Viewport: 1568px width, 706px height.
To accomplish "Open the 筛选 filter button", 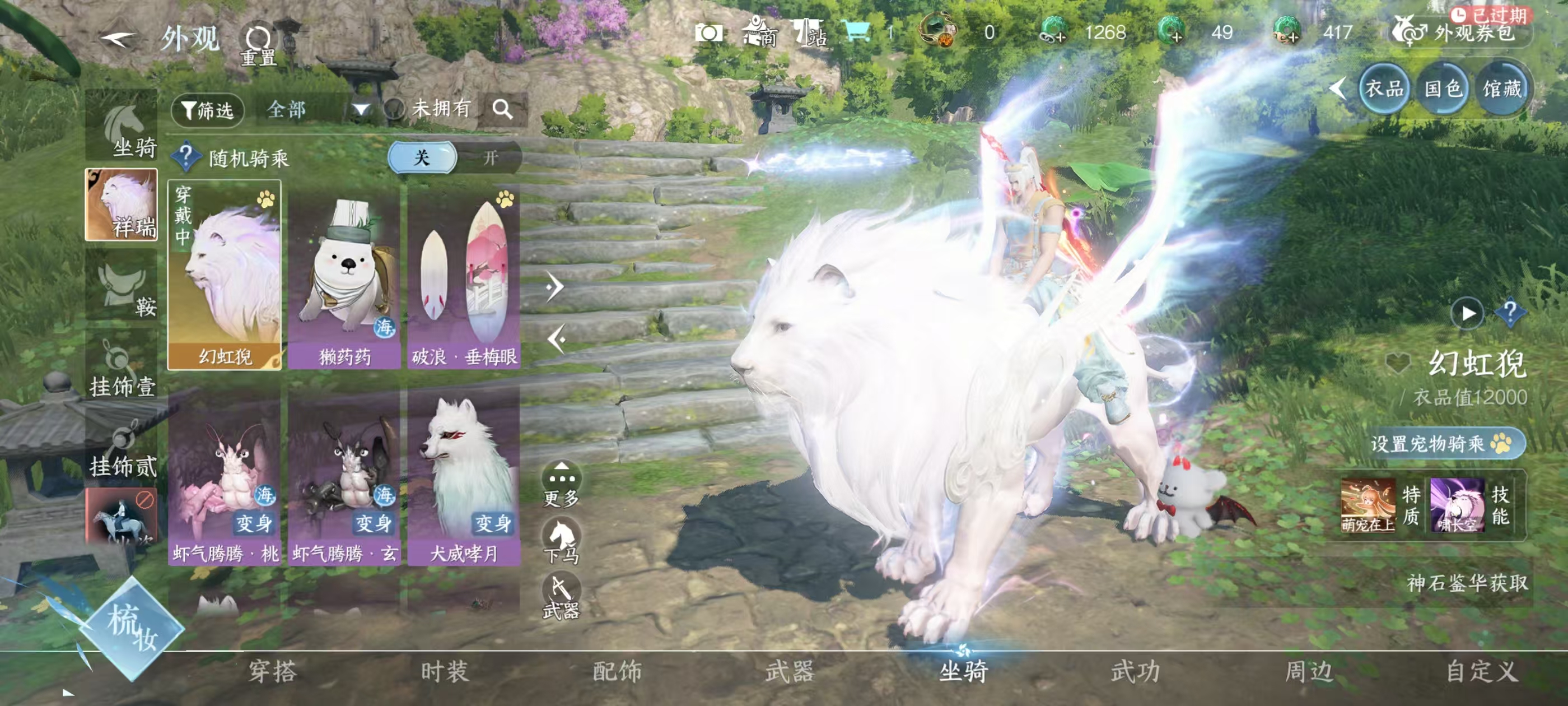I will pos(208,110).
